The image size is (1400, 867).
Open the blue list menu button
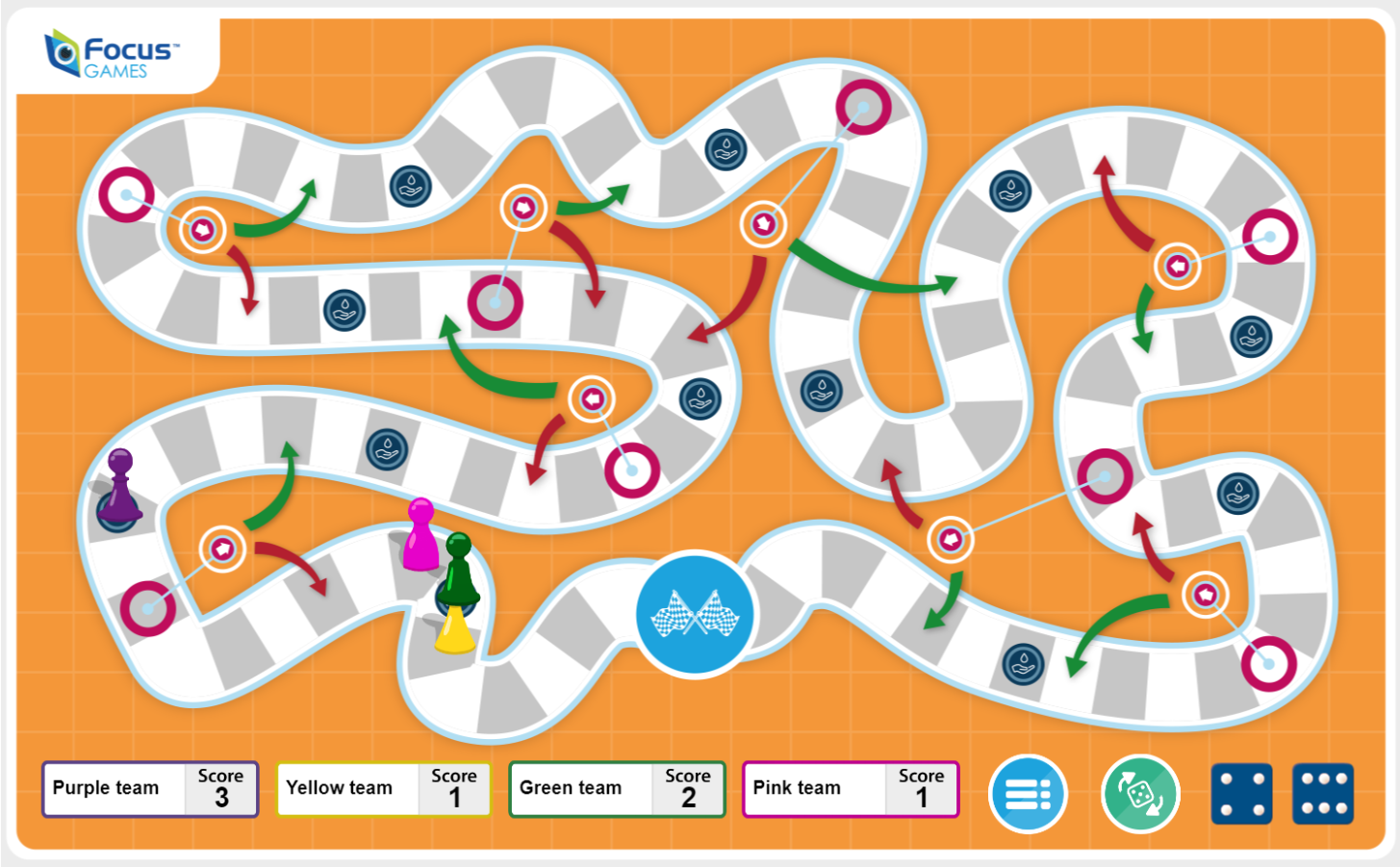(1028, 794)
